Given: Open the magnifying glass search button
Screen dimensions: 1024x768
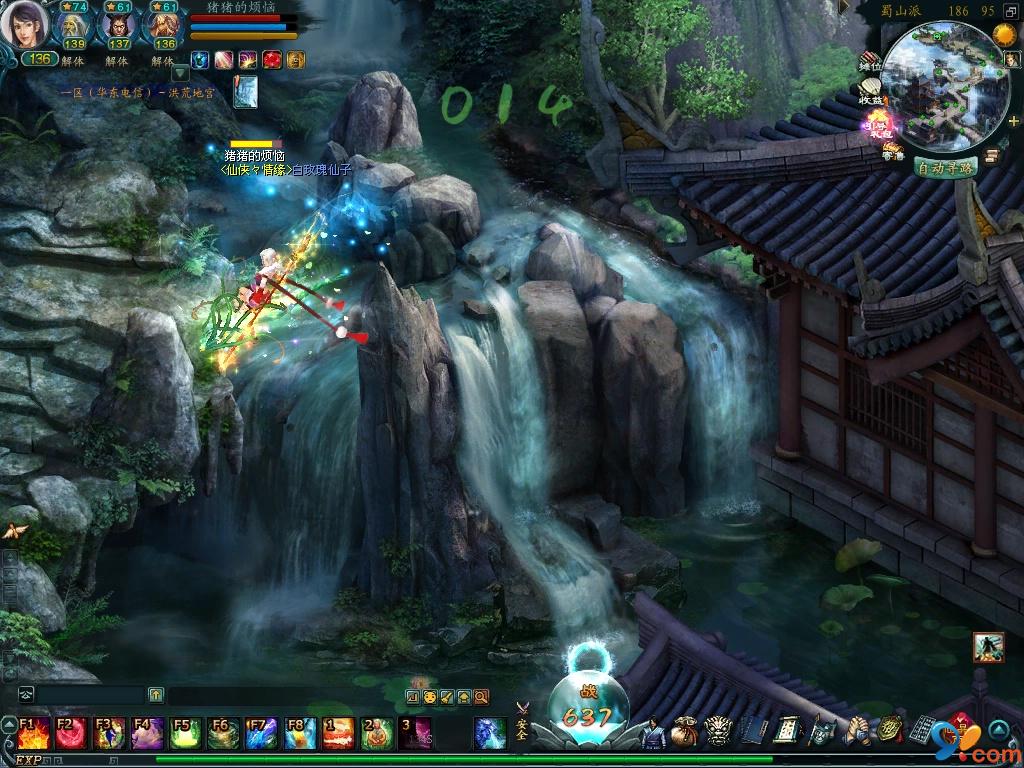Looking at the screenshot, I should pos(481,696).
